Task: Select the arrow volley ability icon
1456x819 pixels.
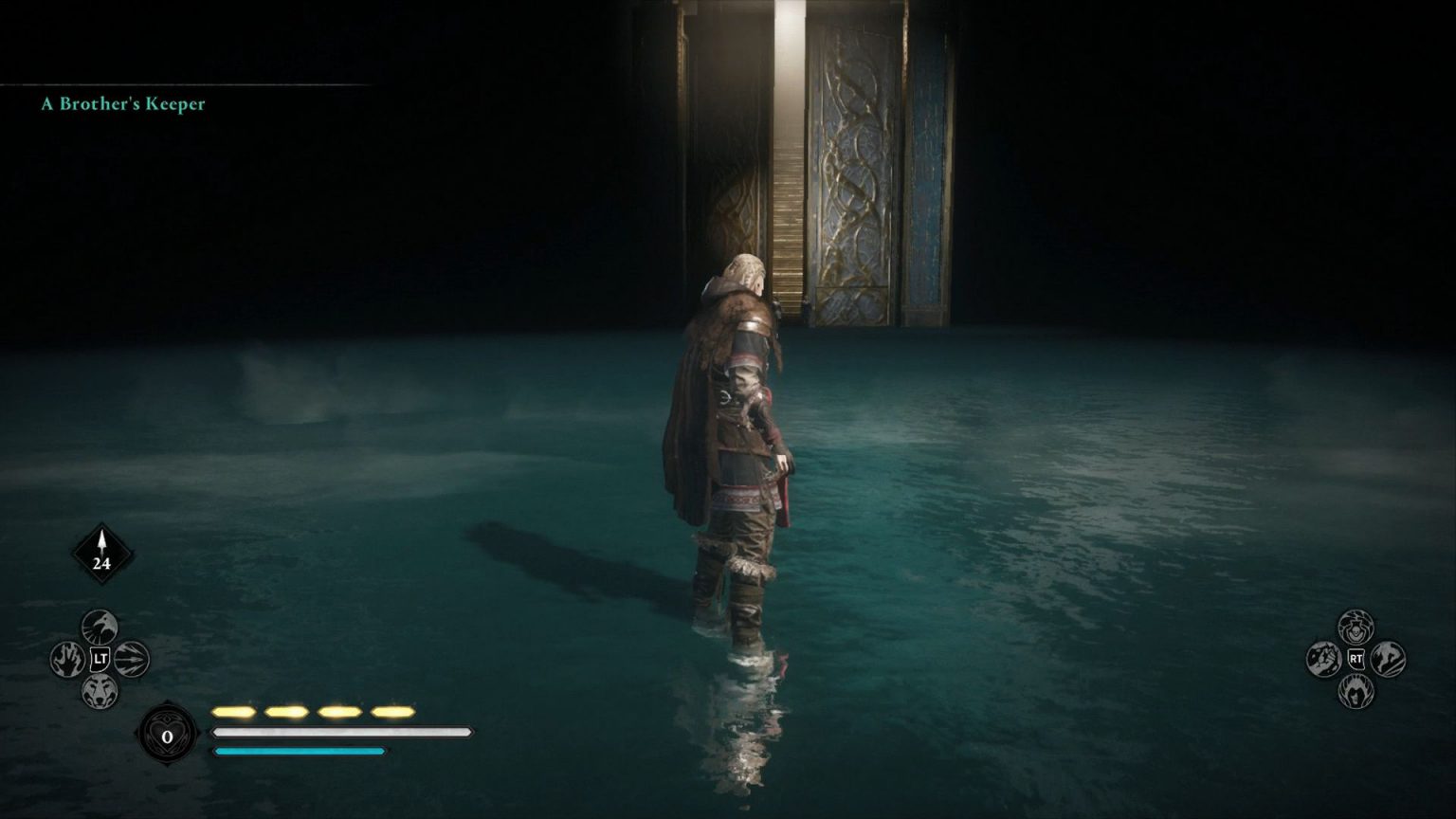Action: tap(134, 661)
